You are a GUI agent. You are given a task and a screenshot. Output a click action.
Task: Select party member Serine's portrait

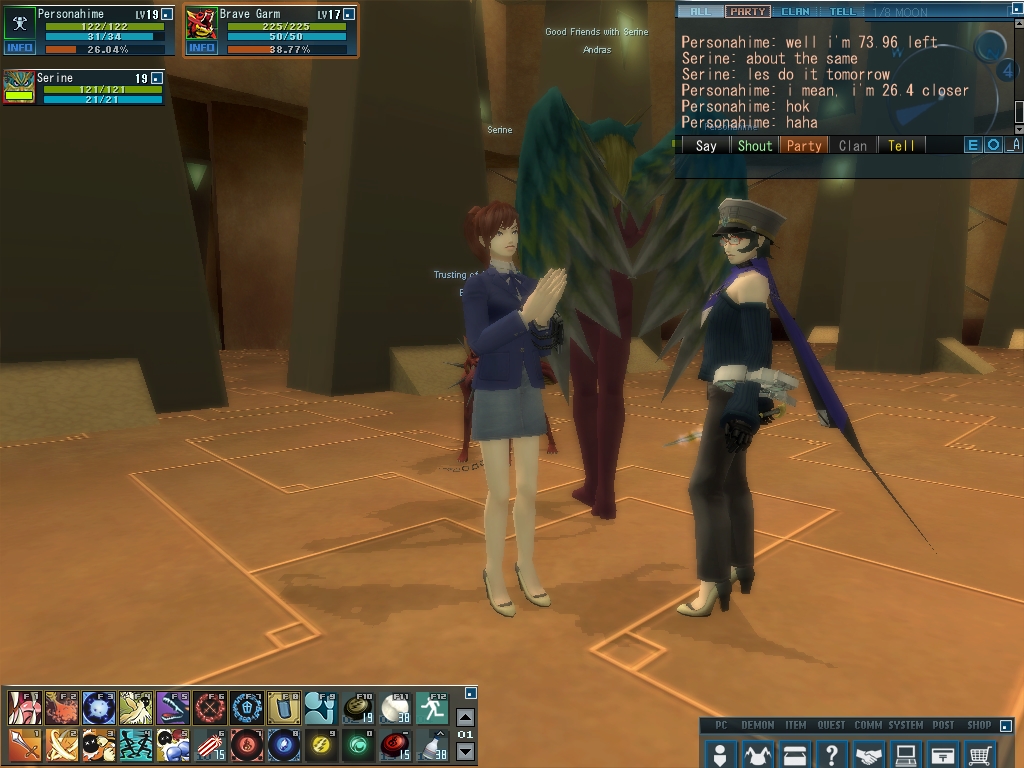tap(19, 86)
